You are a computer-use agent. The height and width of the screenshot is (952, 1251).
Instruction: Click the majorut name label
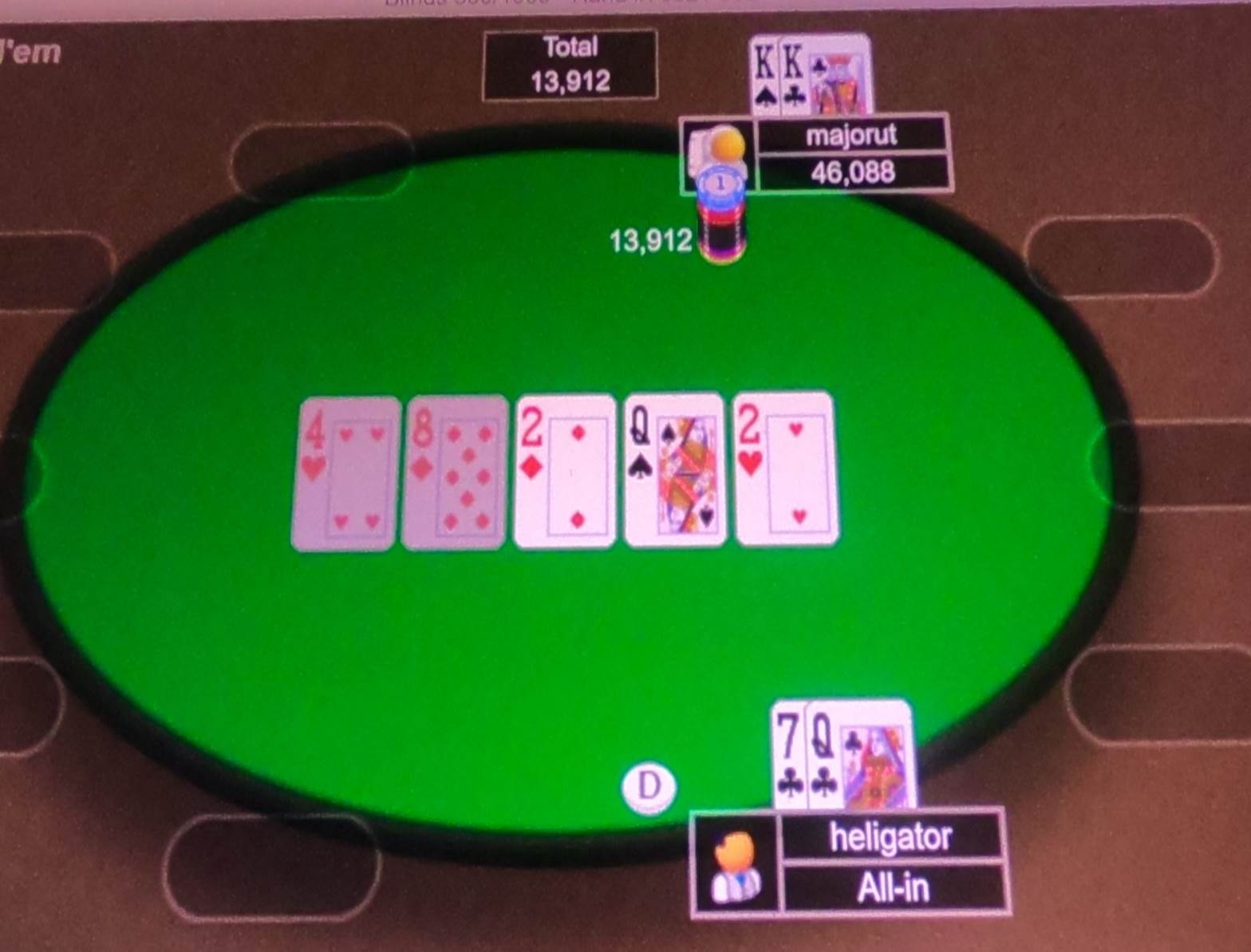coord(852,134)
